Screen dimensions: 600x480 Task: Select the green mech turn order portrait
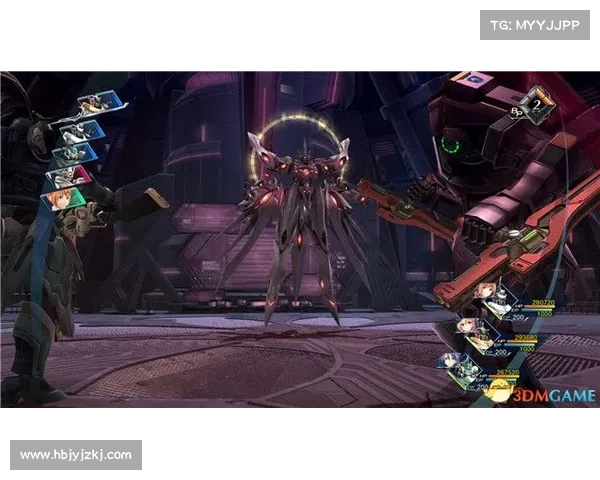tap(75, 153)
